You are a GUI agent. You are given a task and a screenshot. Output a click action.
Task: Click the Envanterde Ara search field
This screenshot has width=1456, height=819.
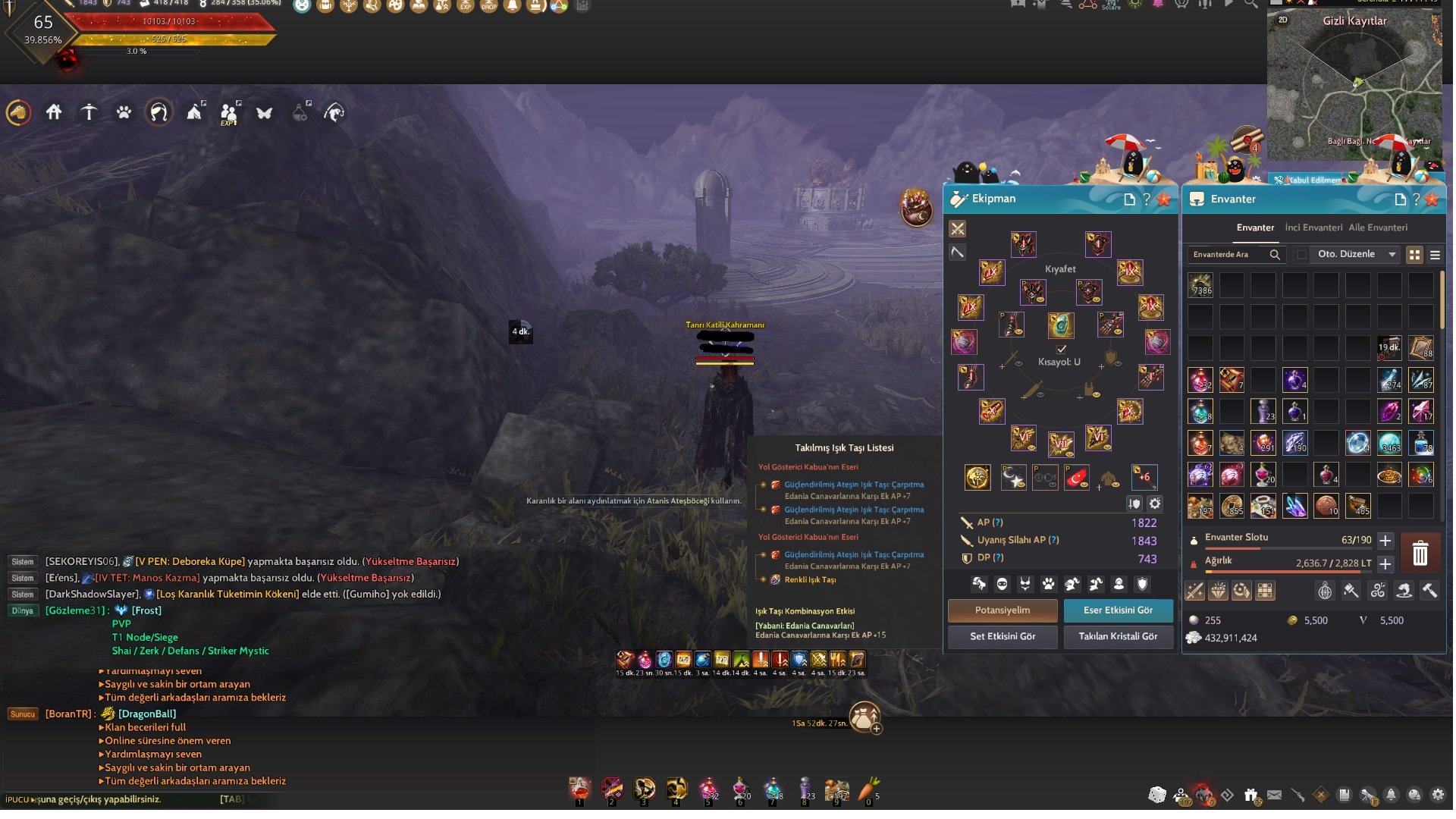point(1227,255)
